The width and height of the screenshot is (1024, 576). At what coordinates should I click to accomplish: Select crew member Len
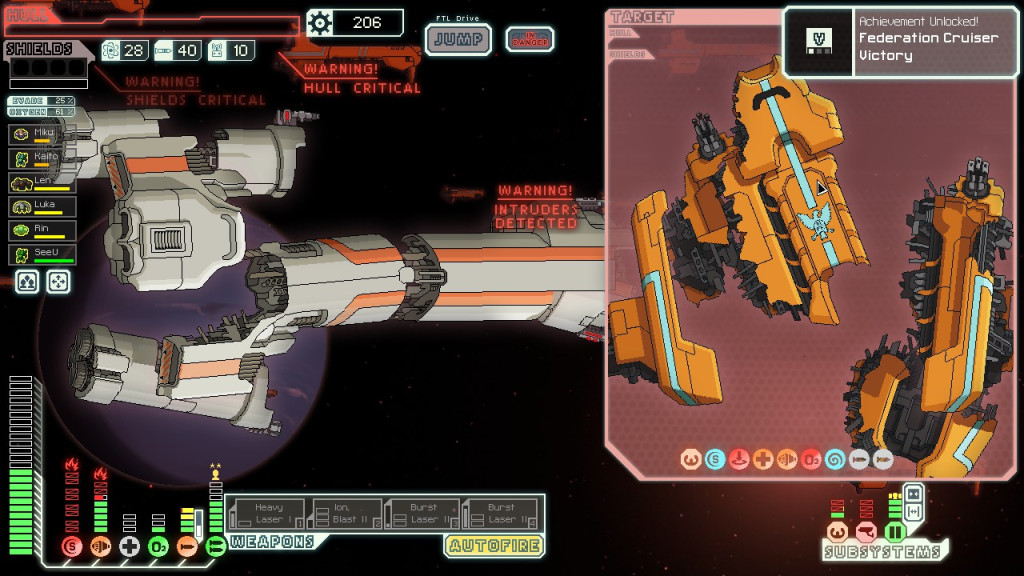coord(42,182)
